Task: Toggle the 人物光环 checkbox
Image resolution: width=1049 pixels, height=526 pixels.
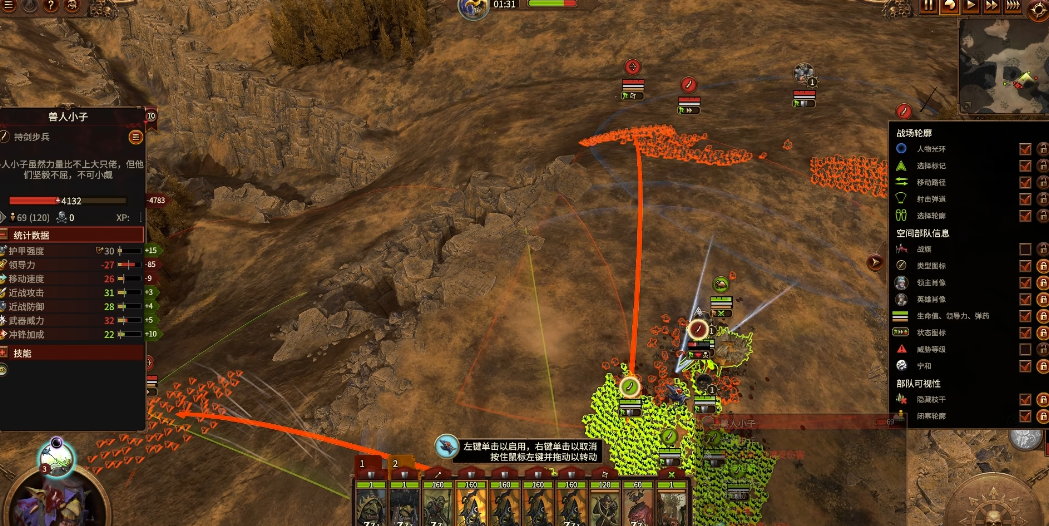Action: point(1025,149)
